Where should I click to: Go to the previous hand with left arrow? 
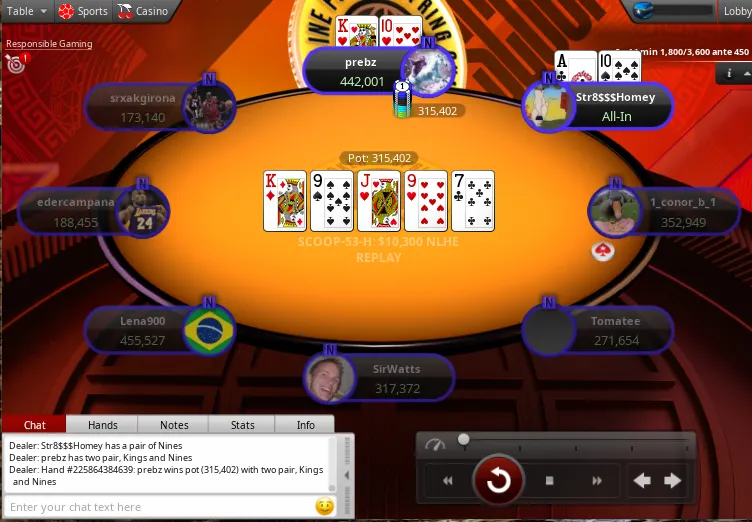pos(642,481)
